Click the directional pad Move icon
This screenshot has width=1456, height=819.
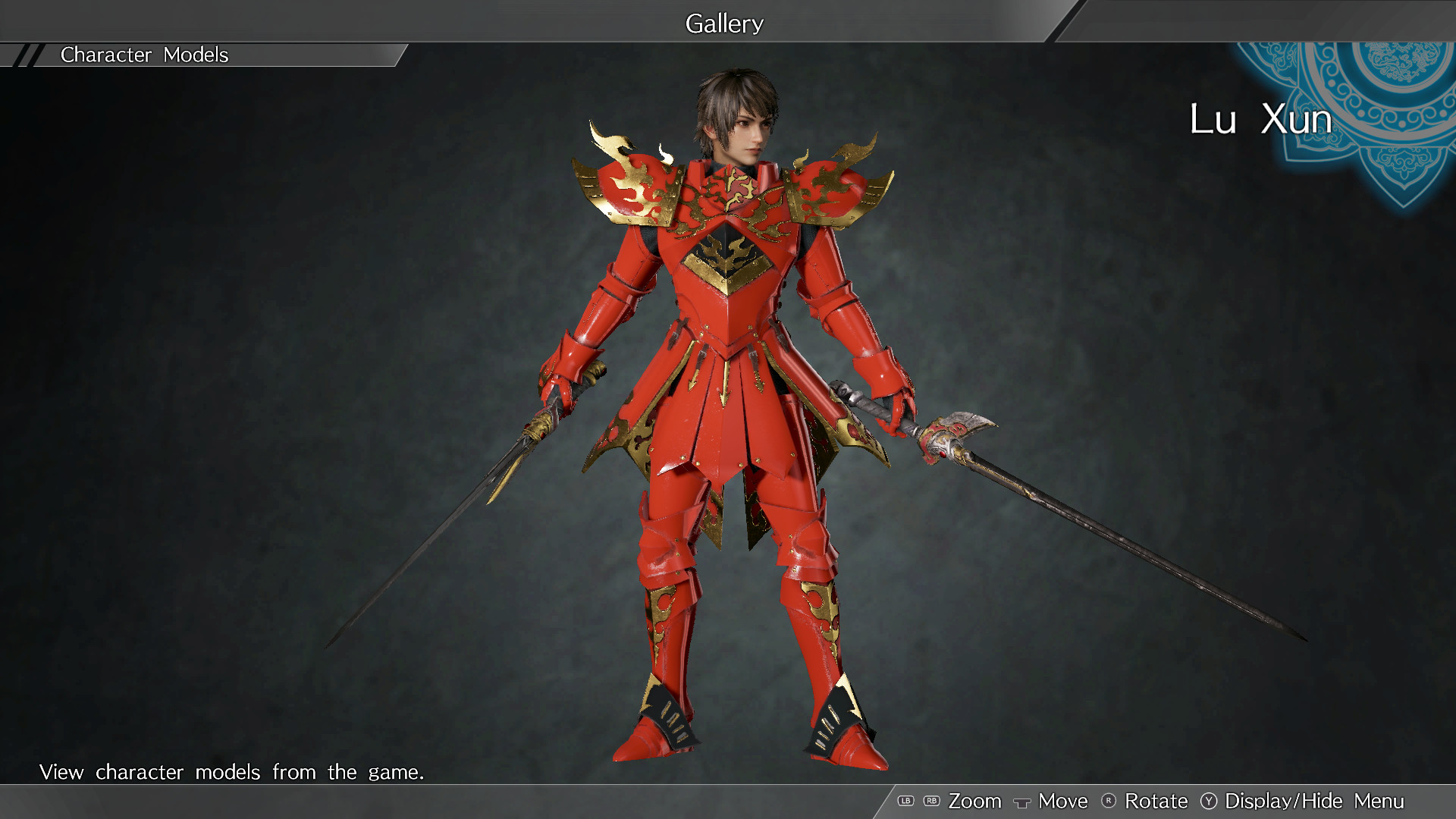[x=1022, y=802]
